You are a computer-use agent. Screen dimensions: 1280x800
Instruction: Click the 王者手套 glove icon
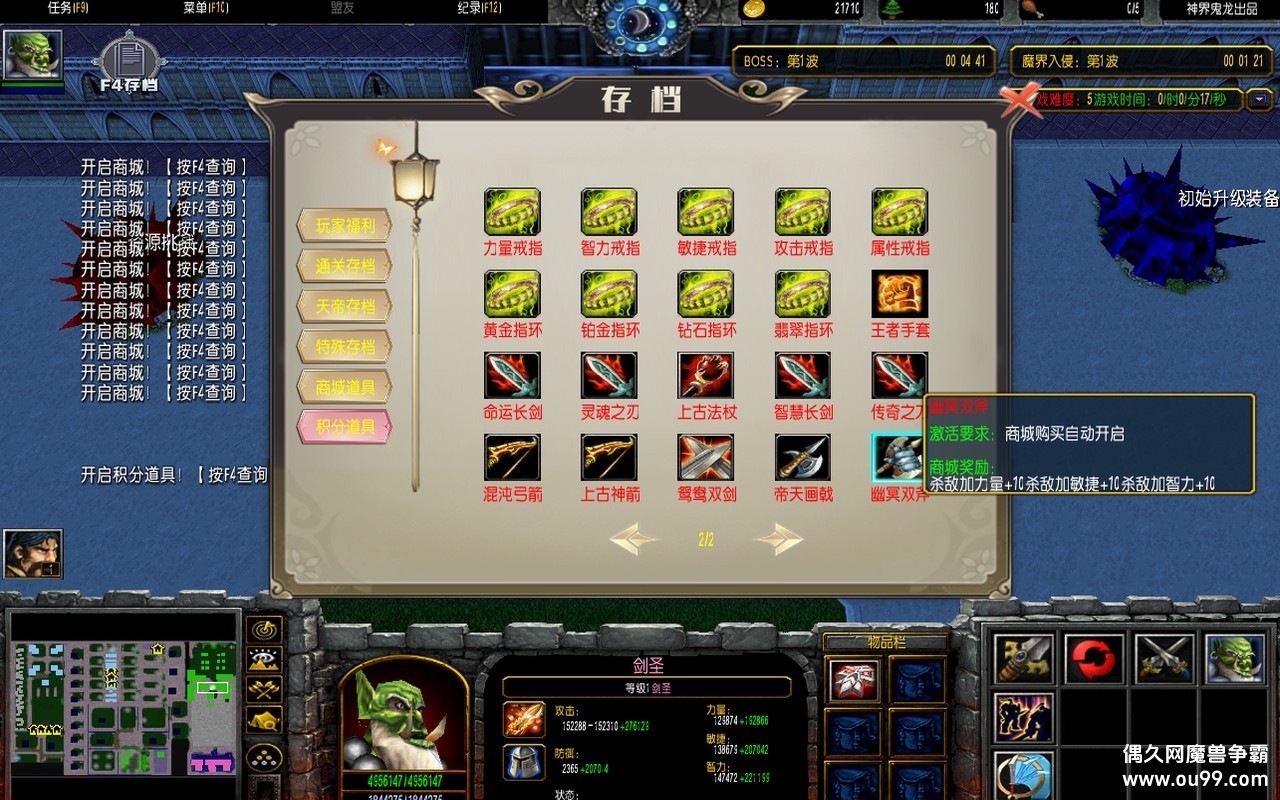click(x=899, y=294)
